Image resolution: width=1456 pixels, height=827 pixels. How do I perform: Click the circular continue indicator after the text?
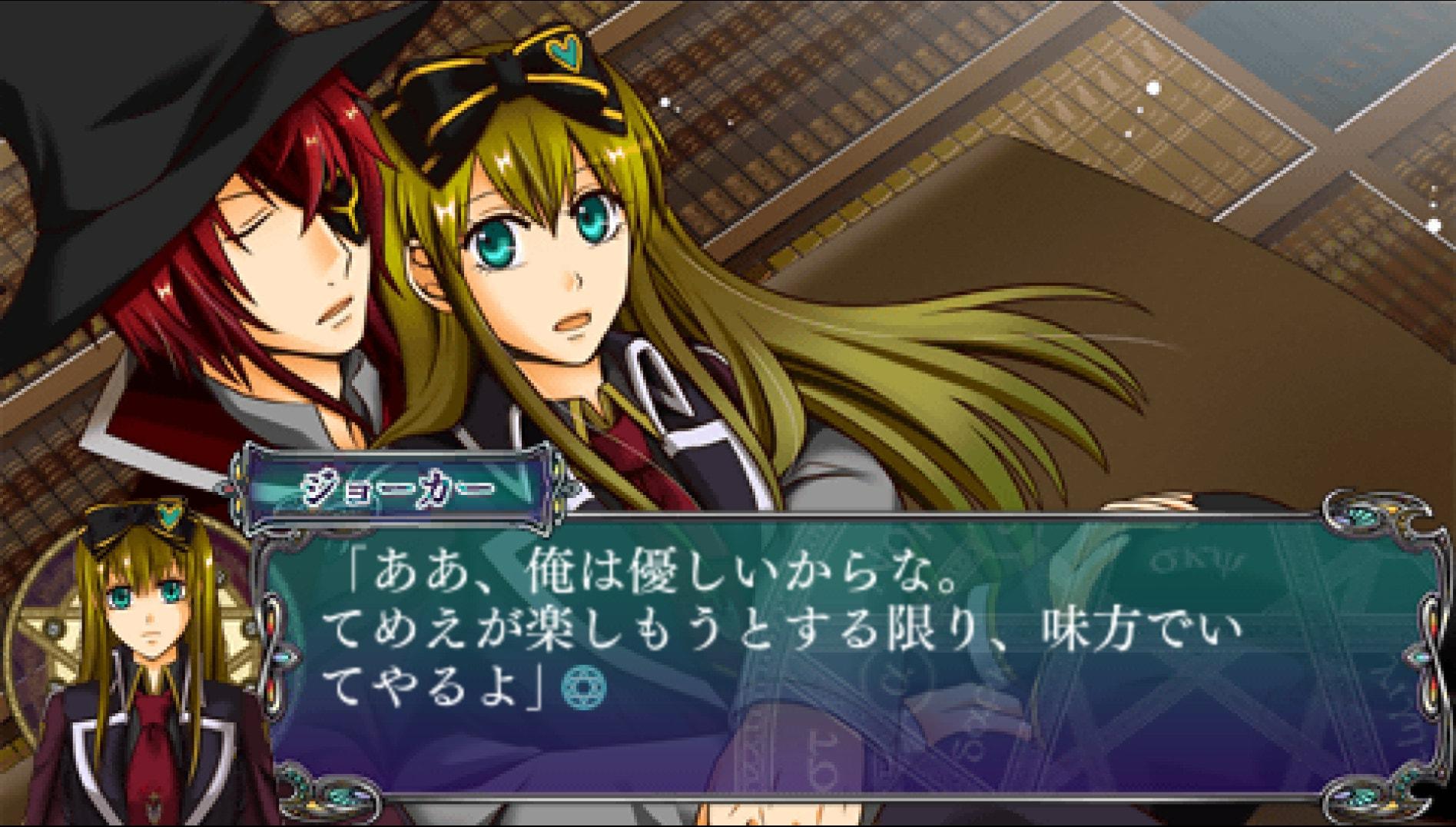pos(583,686)
